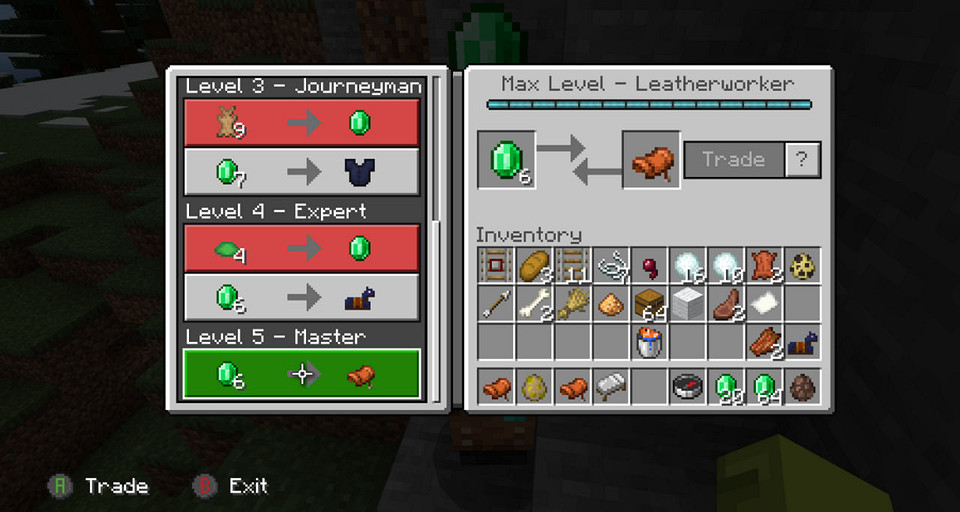
Task: Take the saddle from the trade output slot
Action: click(651, 160)
